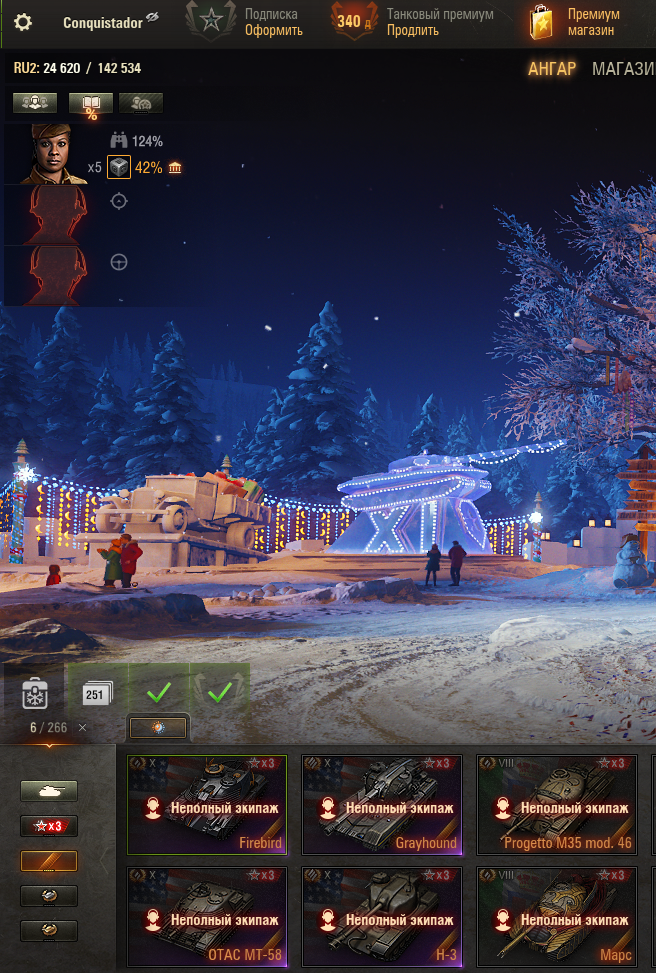Screen dimensions: 656x973
Task: Switch to the АНГАР tab
Action: [552, 69]
